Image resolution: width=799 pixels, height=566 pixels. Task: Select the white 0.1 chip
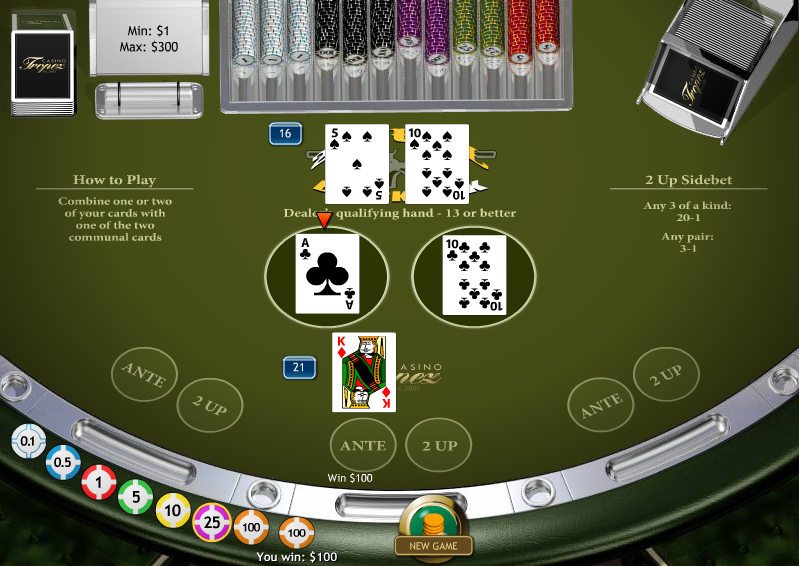[x=27, y=441]
